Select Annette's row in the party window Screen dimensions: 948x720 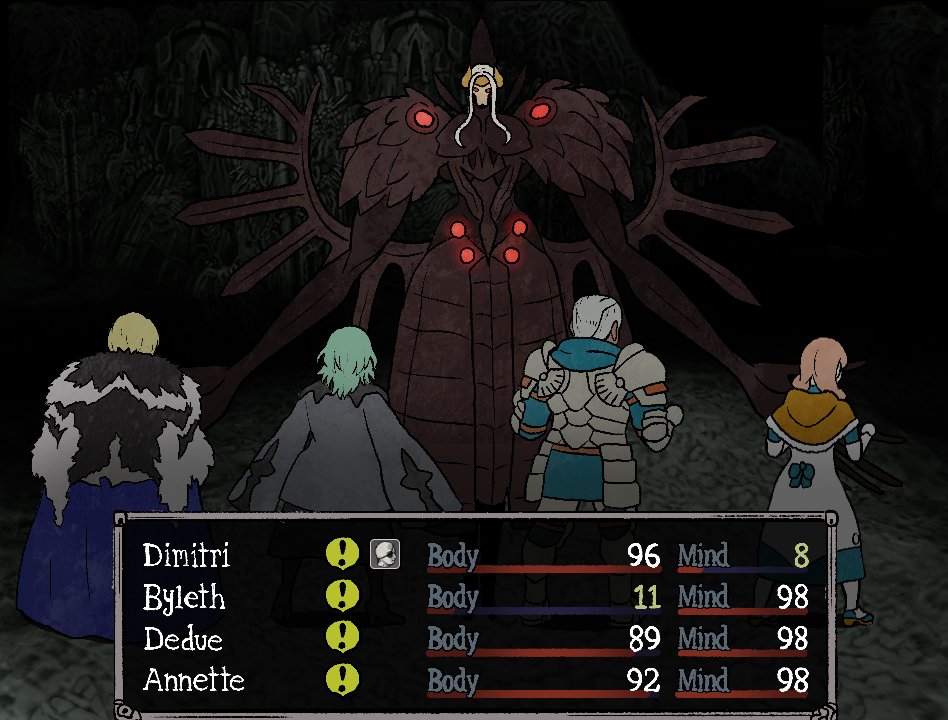pos(193,681)
